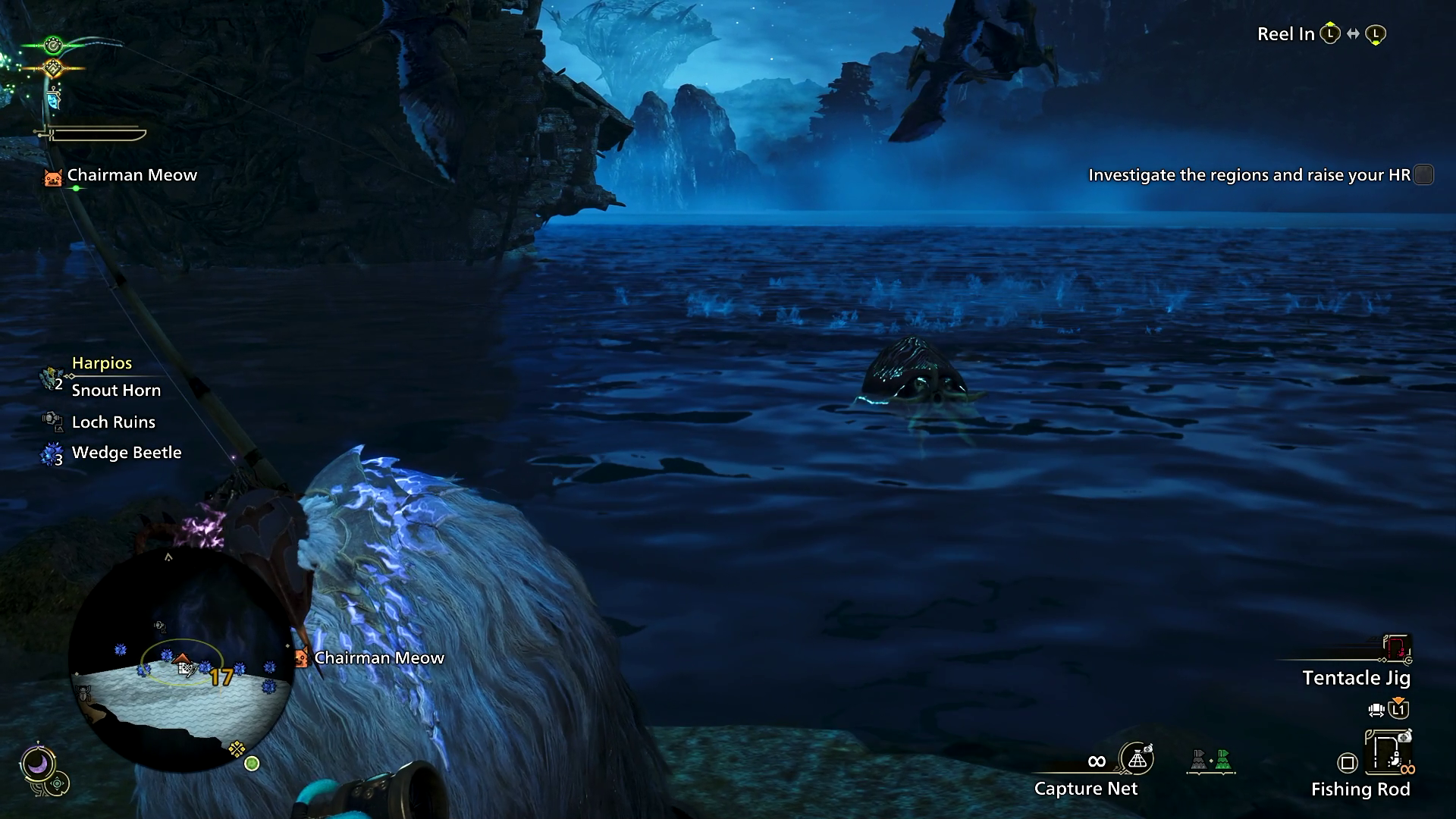The width and height of the screenshot is (1456, 819).
Task: Click the Snout Horn item icon
Action: click(50, 378)
